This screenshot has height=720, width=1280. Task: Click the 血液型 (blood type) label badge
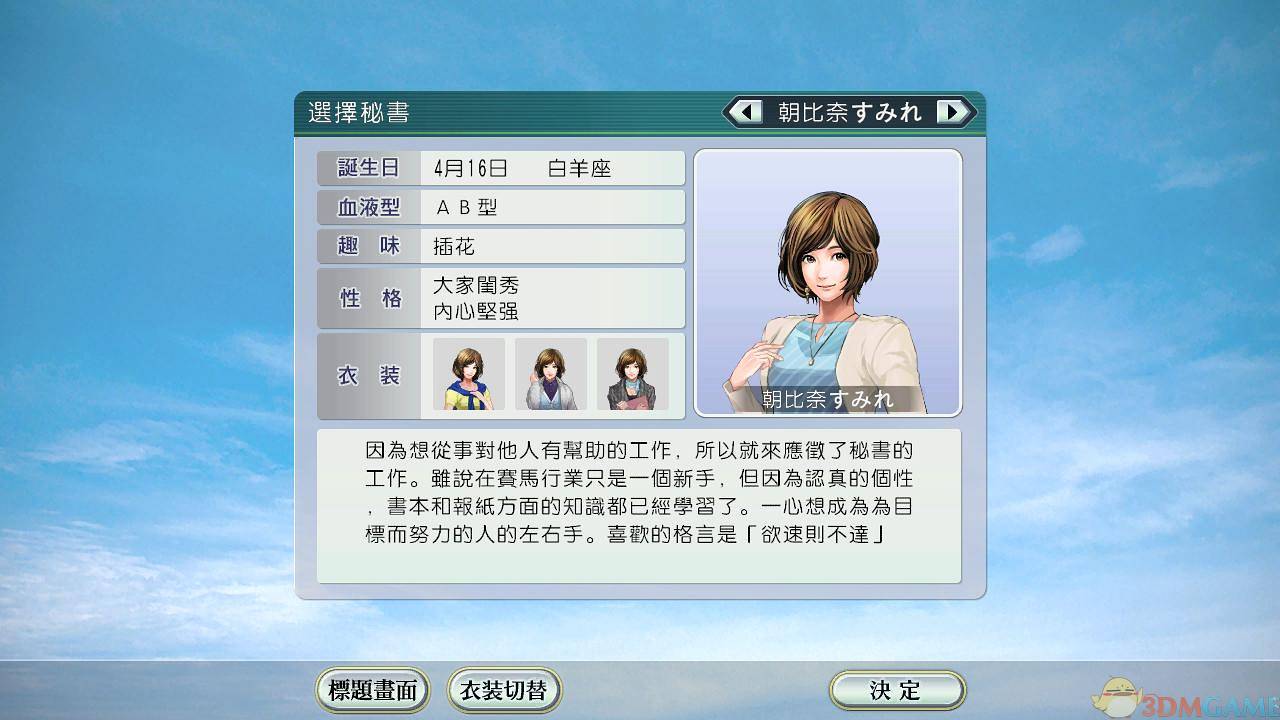coord(366,207)
